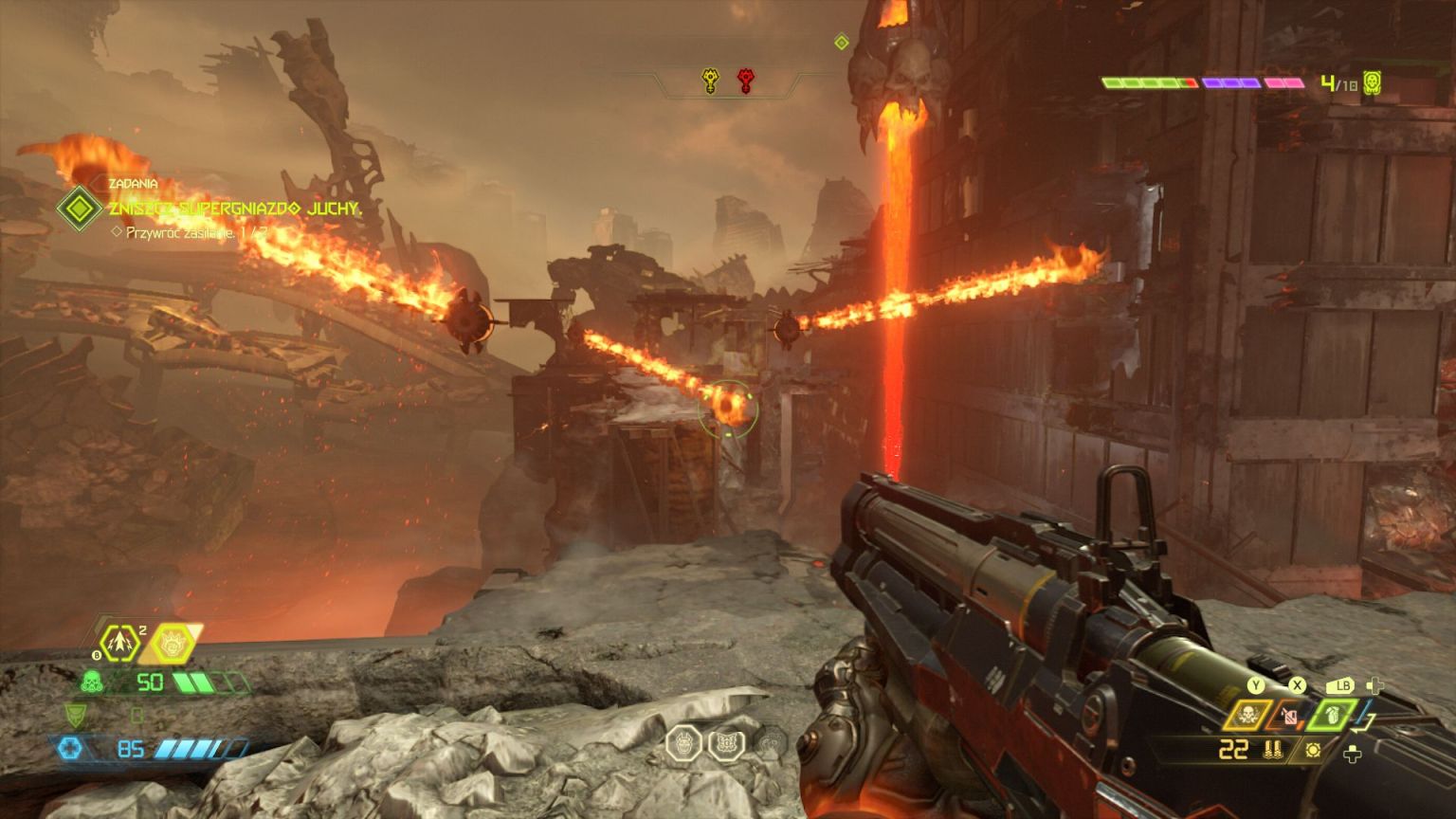Select the ice bomb grenade icon
1456x819 pixels.
120,644
